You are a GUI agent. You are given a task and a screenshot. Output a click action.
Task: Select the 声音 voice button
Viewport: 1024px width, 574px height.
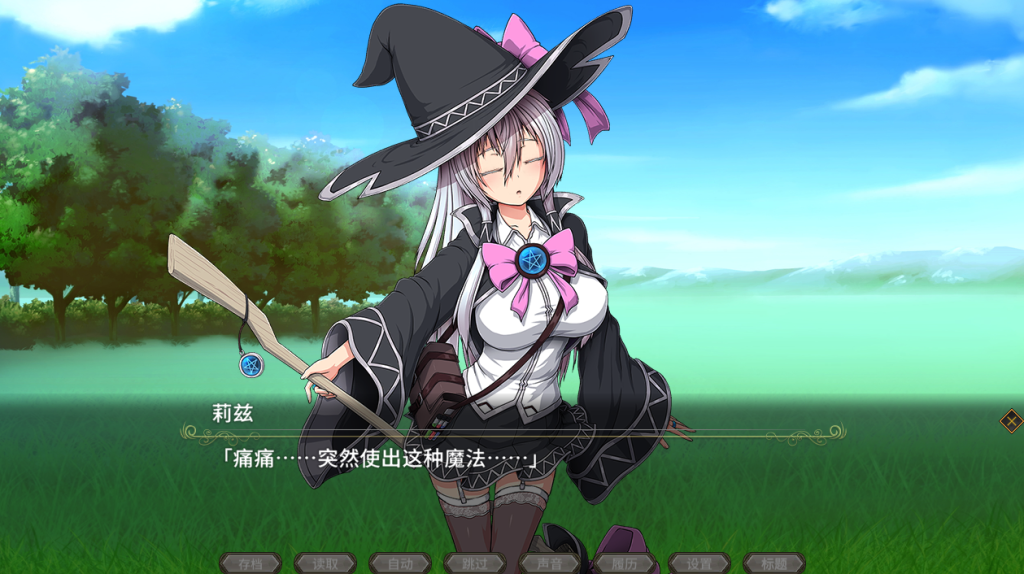[x=549, y=564]
